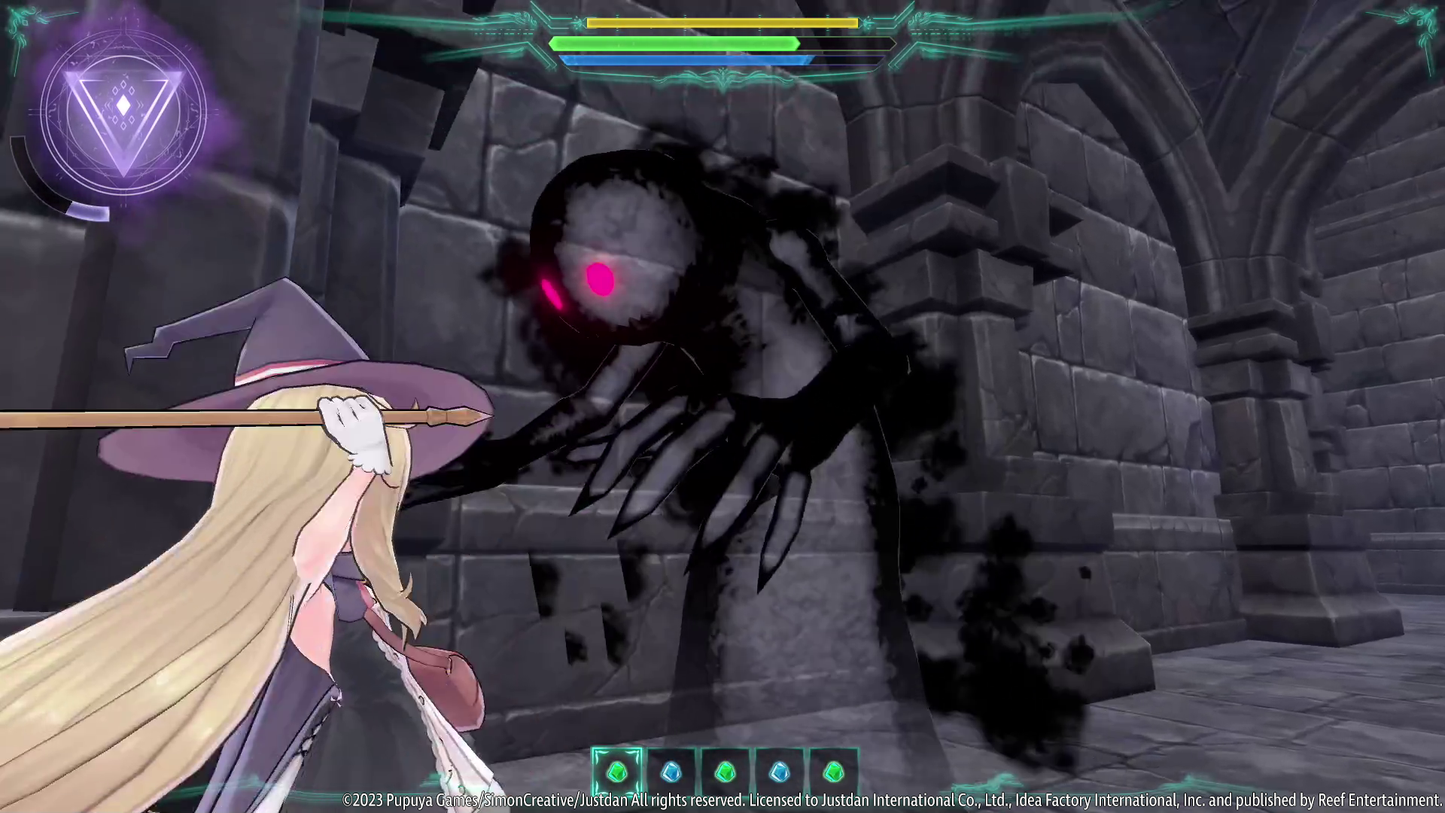
Task: Select the first green gem spell slot
Action: pyautogui.click(x=617, y=770)
